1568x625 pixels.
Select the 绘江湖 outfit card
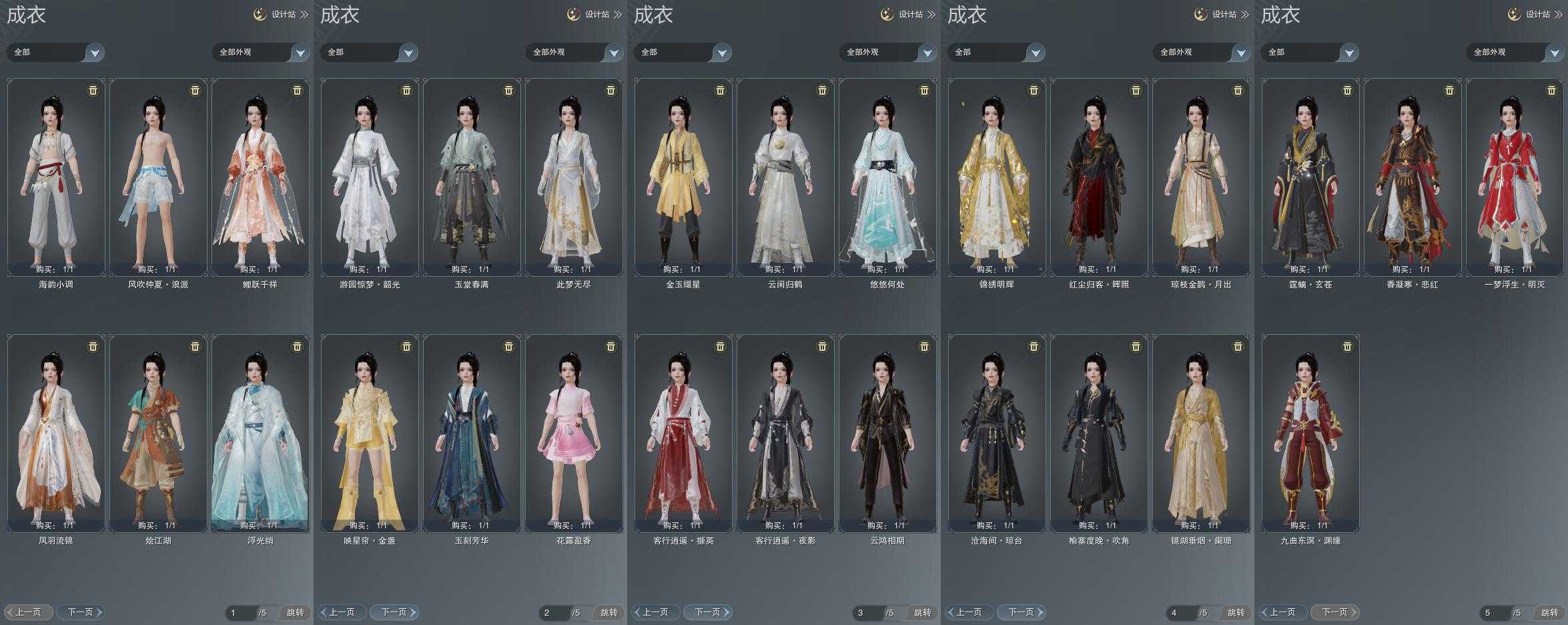click(x=158, y=434)
